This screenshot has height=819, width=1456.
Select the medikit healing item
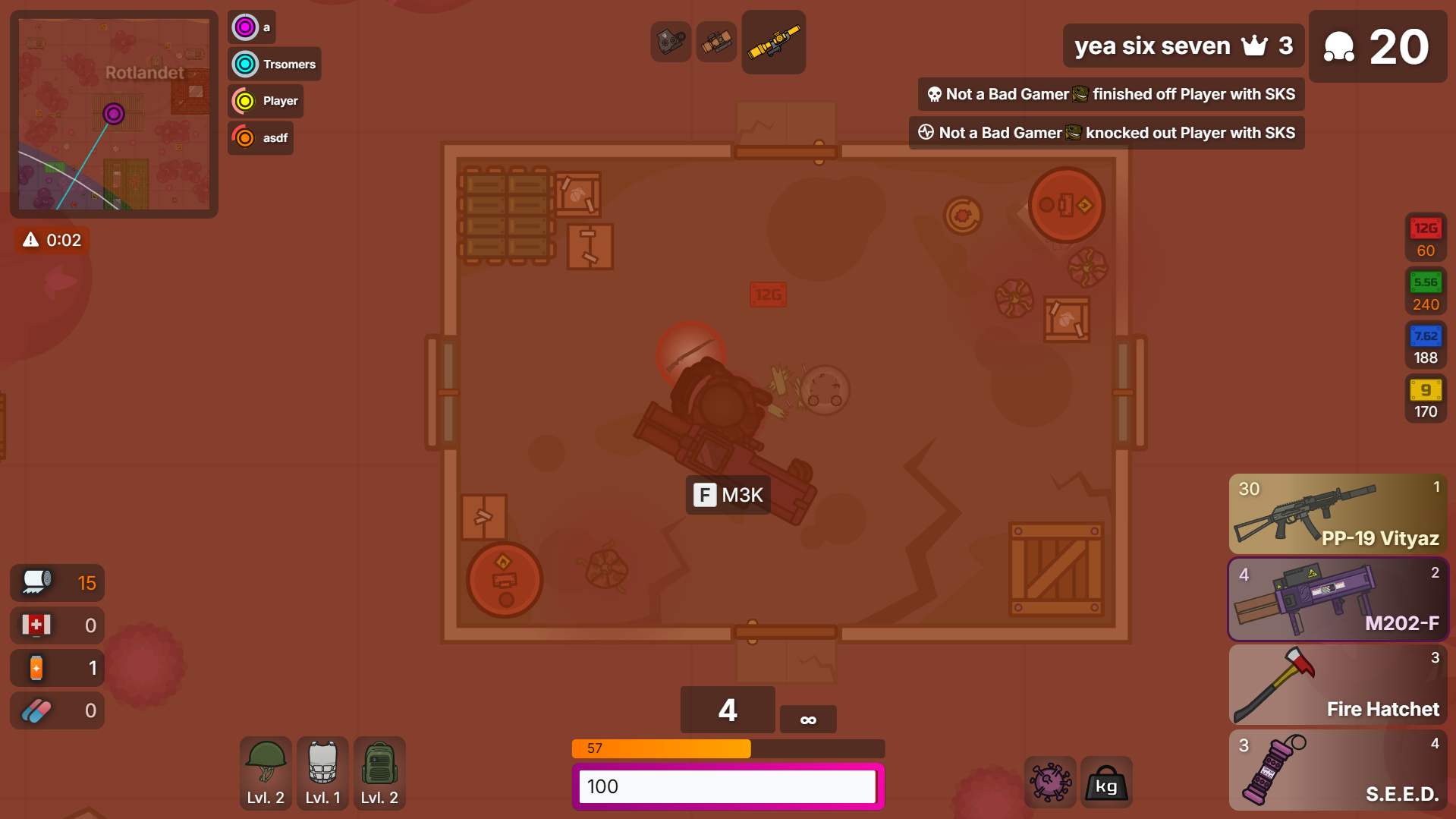pos(57,625)
